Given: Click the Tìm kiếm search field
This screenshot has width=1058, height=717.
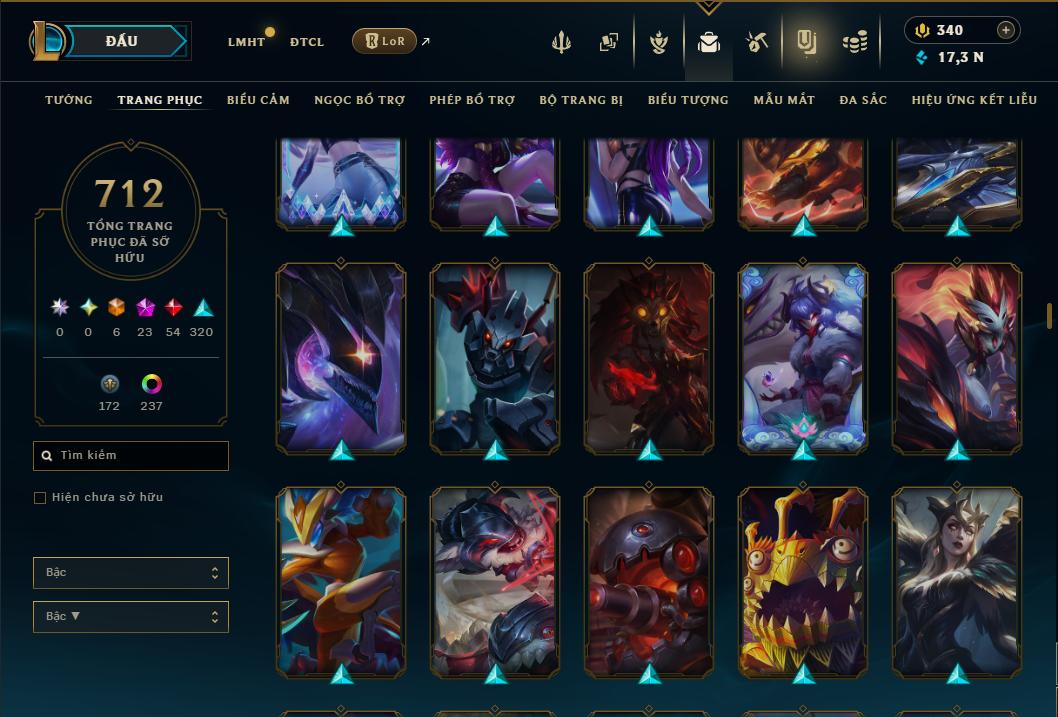Looking at the screenshot, I should coord(131,456).
